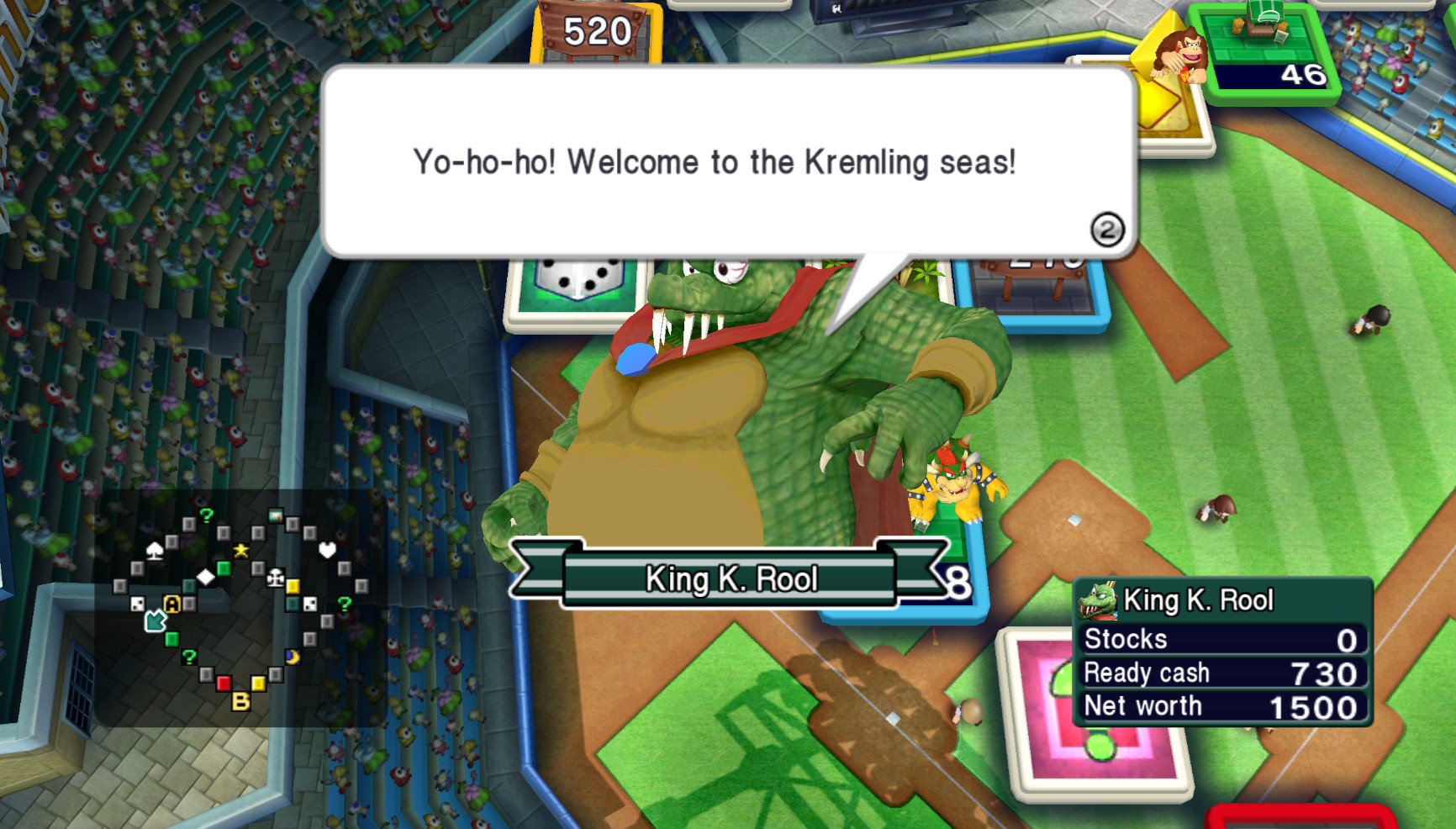Select the arcade 'A' square on the minimap
The image size is (1456, 829).
[x=171, y=604]
